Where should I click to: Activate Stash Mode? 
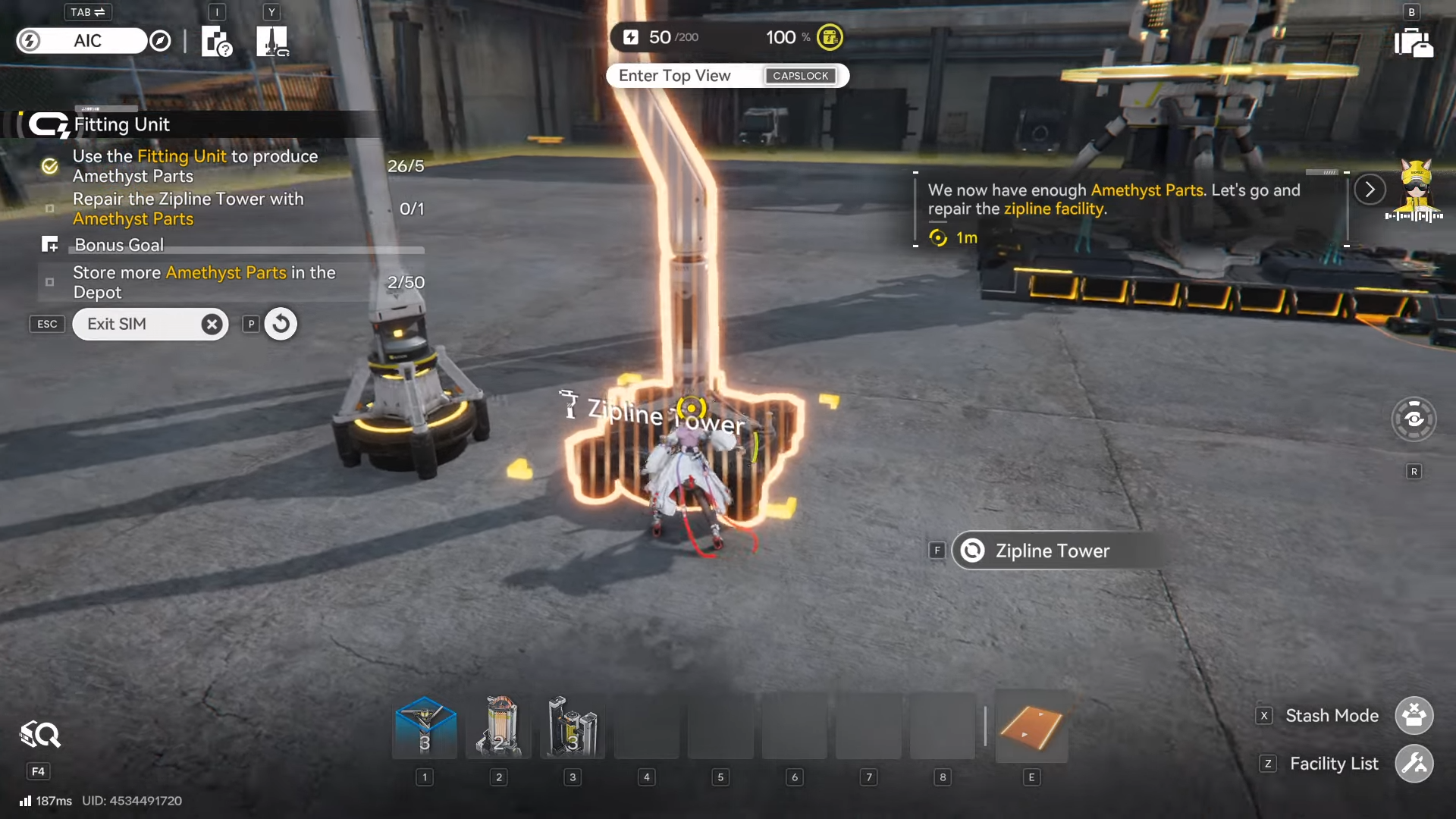[x=1414, y=716]
